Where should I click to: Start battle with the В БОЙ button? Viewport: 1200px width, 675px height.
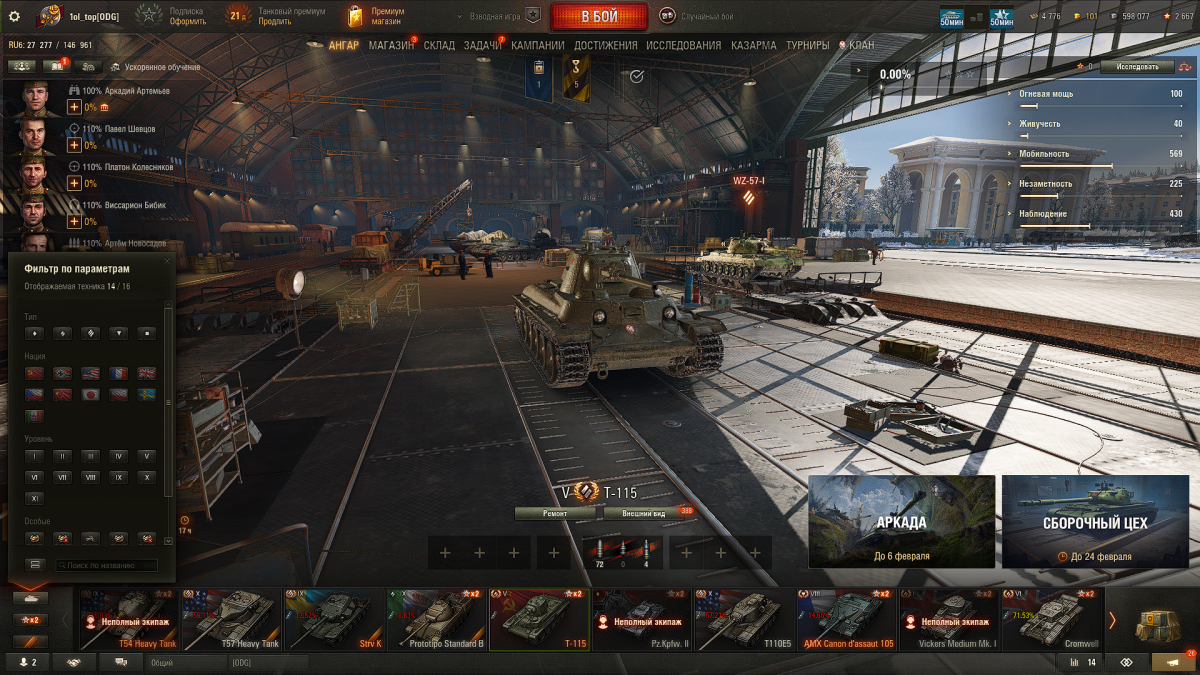point(597,16)
